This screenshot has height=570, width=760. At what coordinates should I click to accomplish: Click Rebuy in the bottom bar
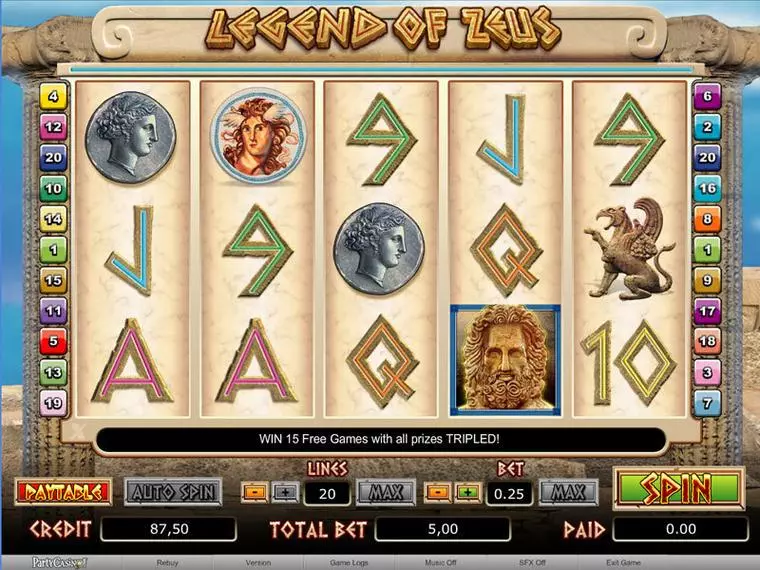point(168,563)
